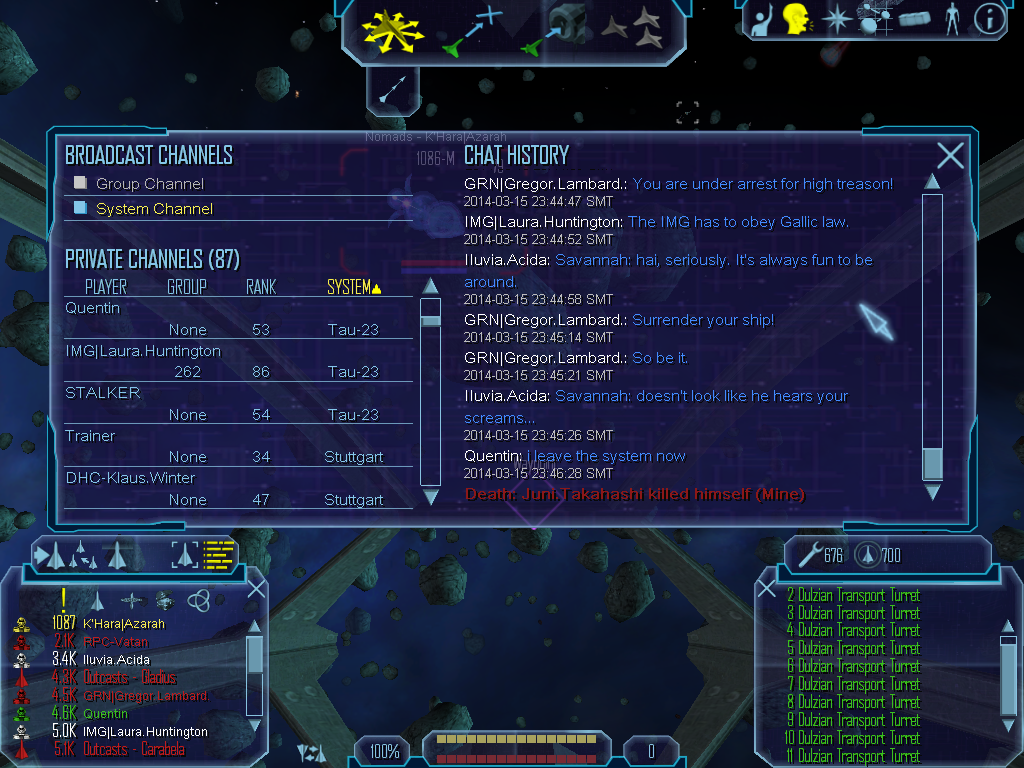This screenshot has height=768, width=1024.
Task: Open the info icon in the top bar
Action: tap(989, 19)
